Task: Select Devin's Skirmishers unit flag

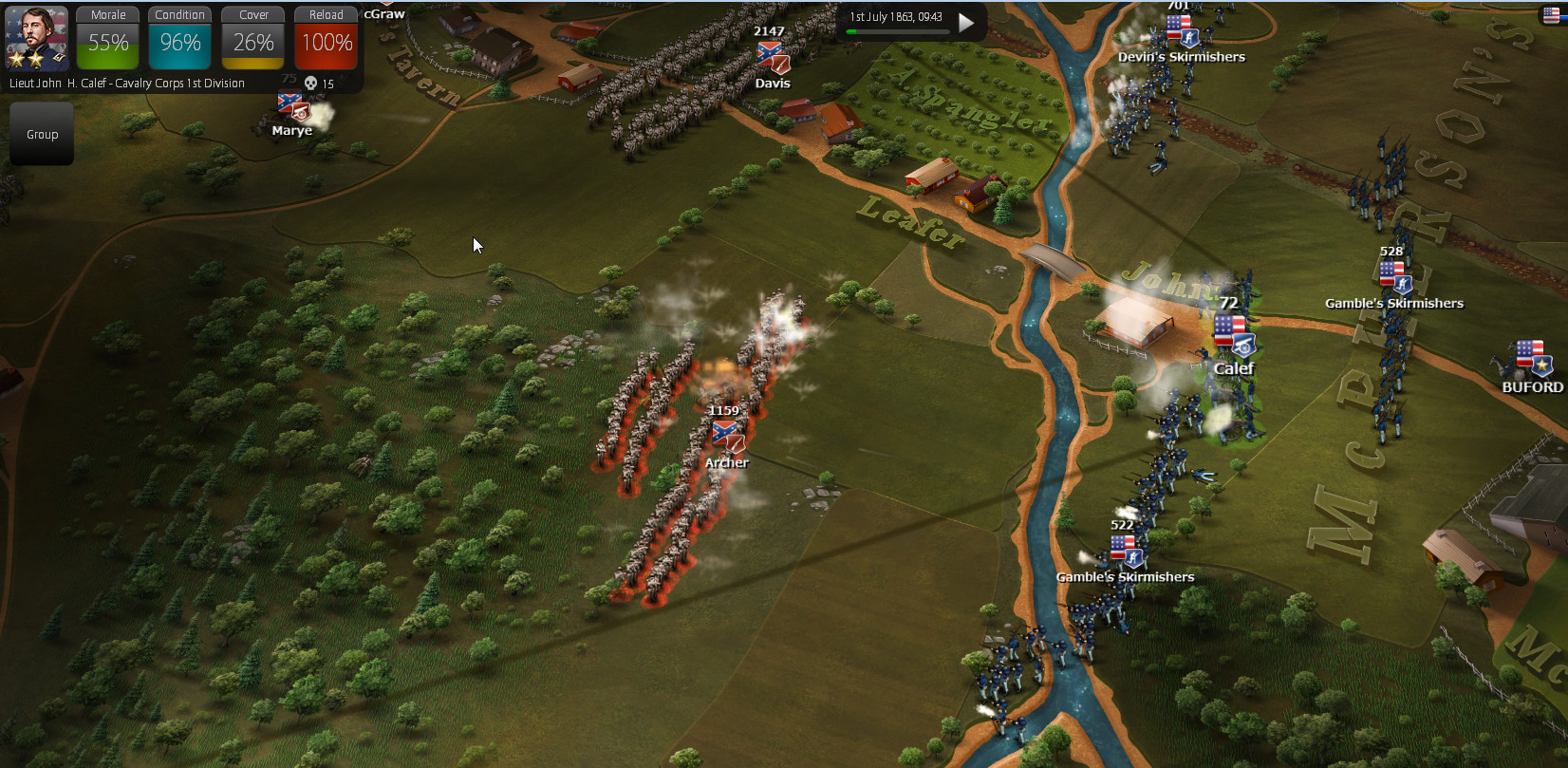Action: [x=1182, y=31]
